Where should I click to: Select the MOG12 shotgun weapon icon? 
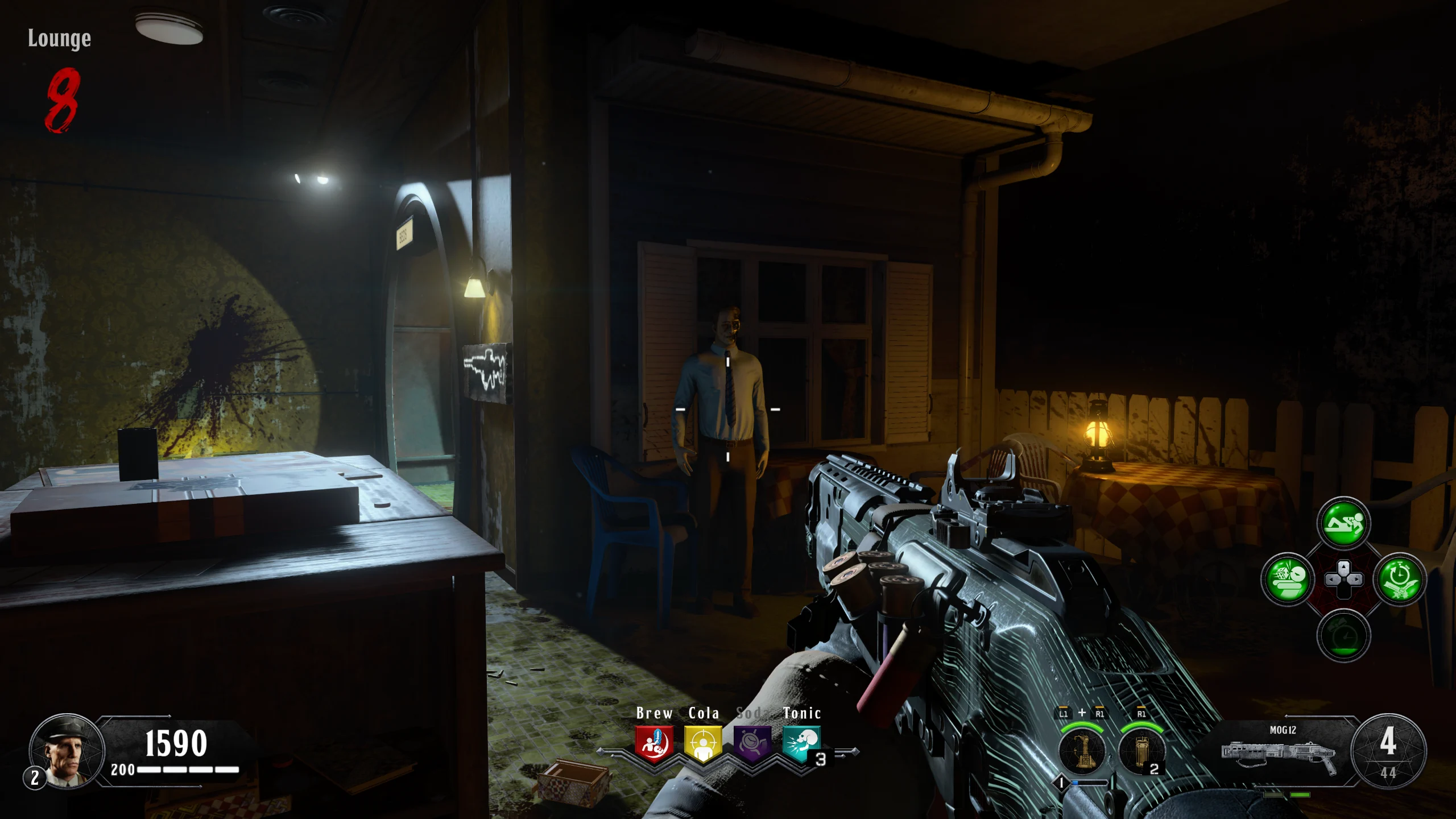1279,754
